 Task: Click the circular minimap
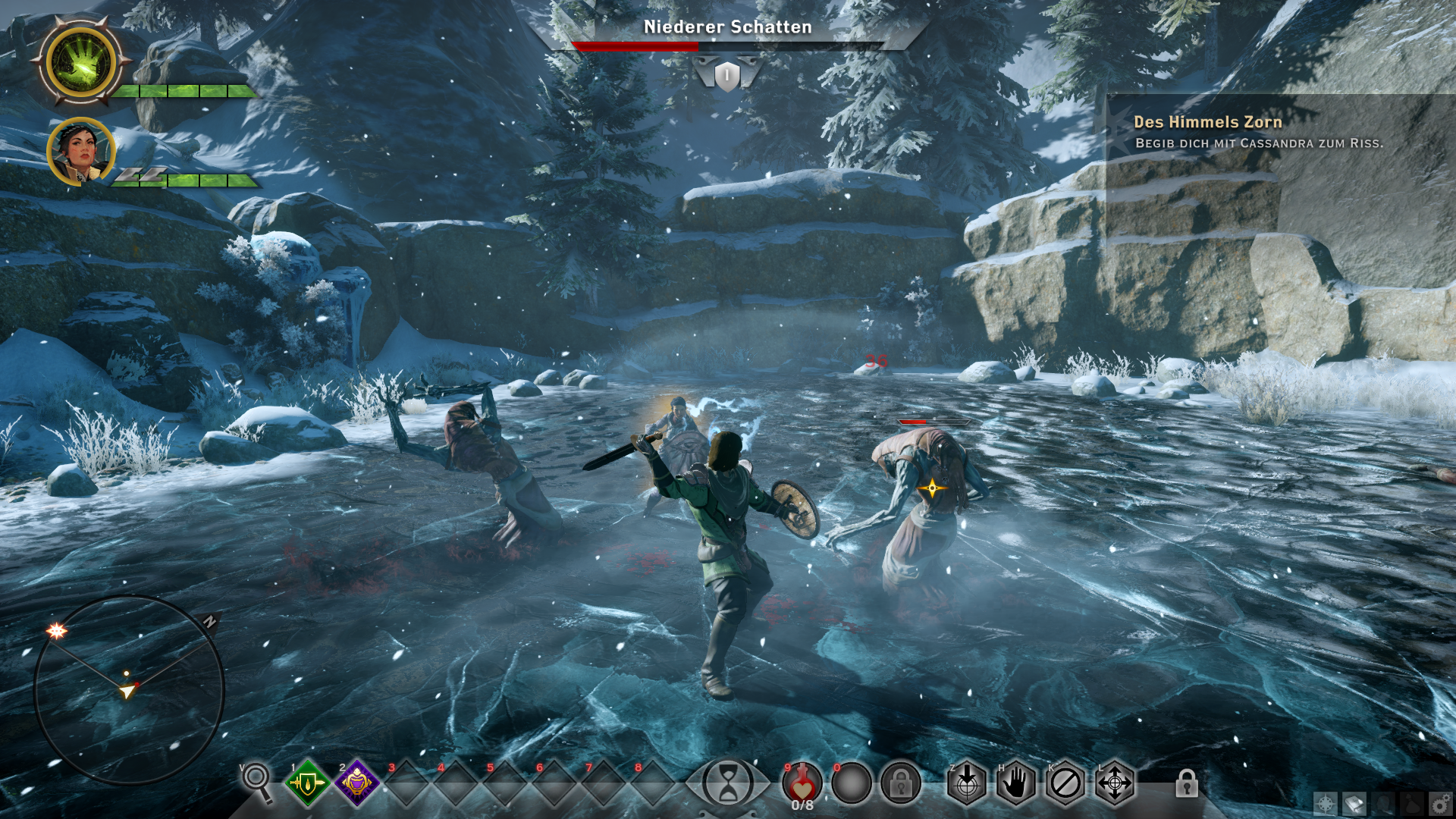tap(129, 690)
